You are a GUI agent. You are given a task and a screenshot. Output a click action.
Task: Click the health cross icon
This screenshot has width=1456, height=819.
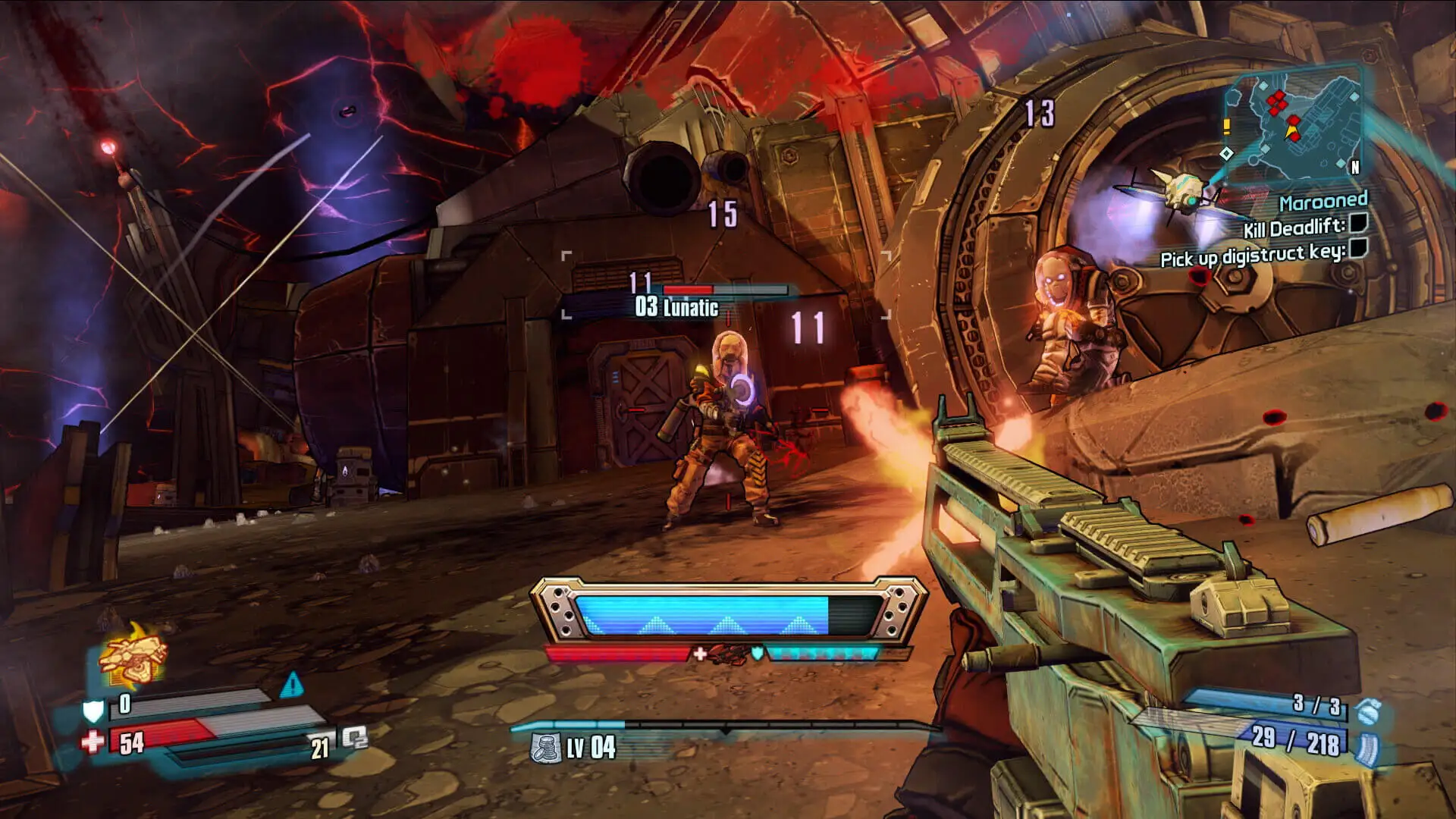pos(93,742)
